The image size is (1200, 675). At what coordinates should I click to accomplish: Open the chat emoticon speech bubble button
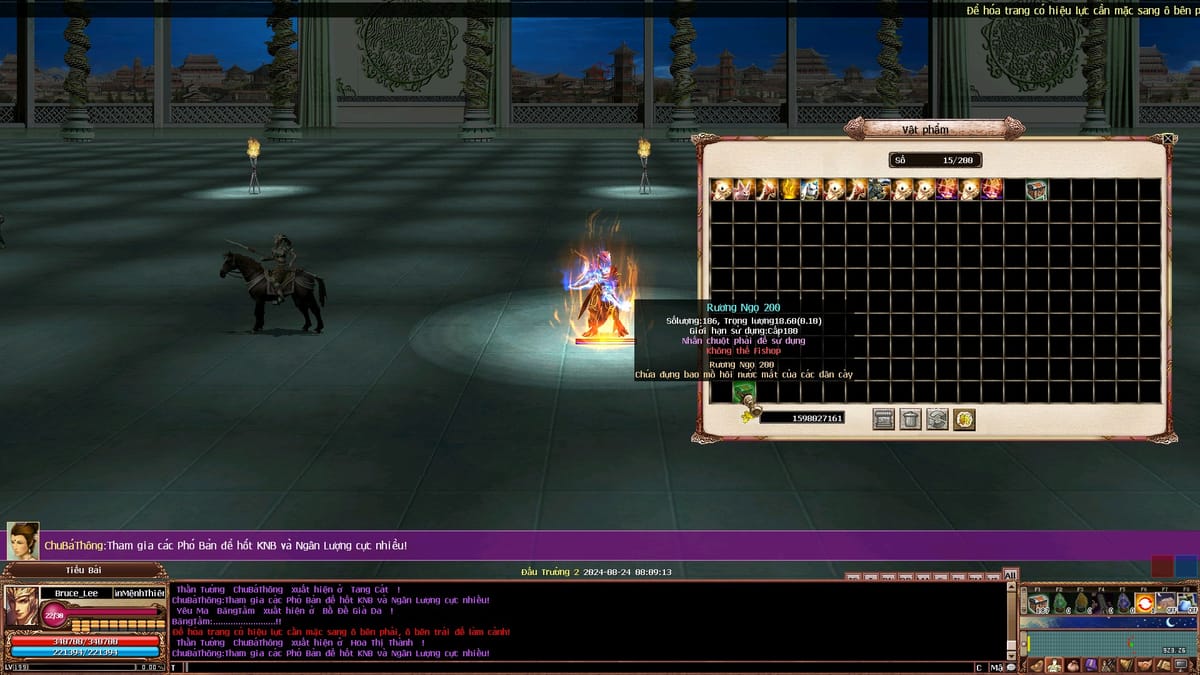[x=1012, y=667]
